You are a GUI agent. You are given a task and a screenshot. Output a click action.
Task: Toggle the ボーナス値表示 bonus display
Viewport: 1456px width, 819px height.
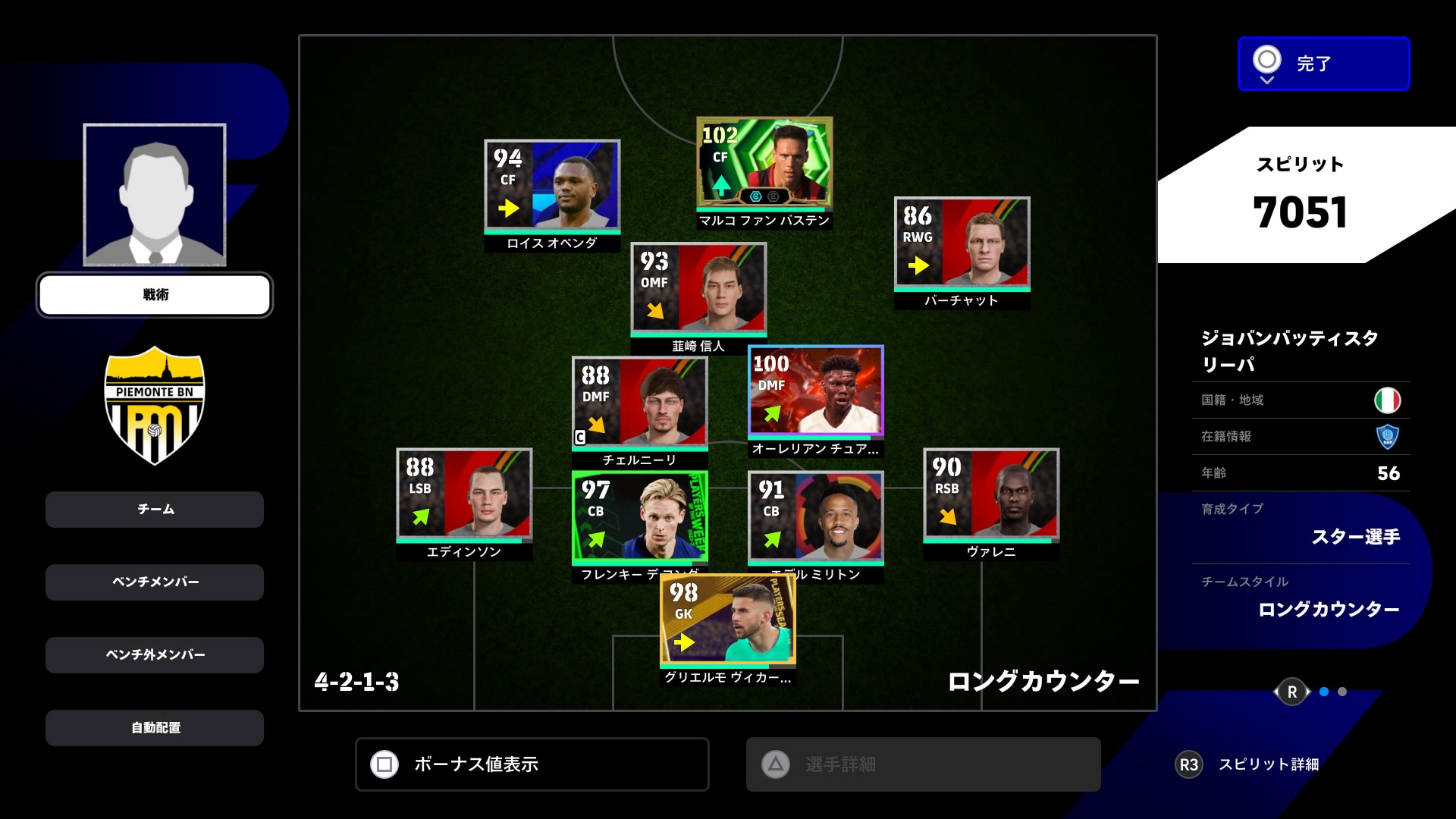click(532, 764)
